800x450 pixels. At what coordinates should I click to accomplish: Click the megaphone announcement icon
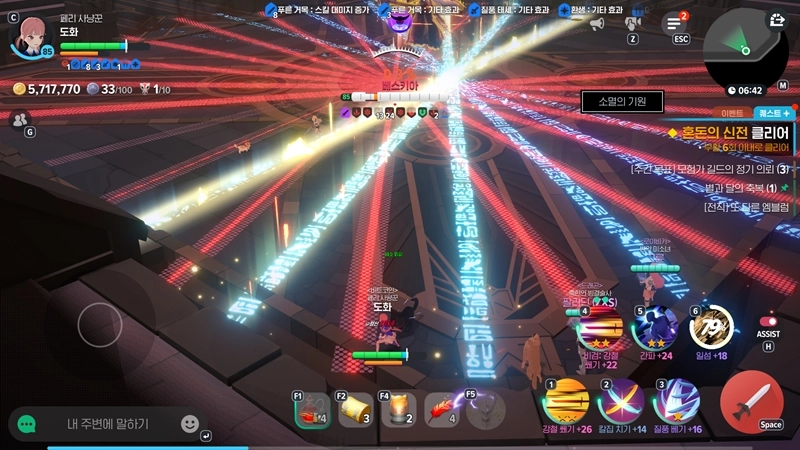coord(597,23)
